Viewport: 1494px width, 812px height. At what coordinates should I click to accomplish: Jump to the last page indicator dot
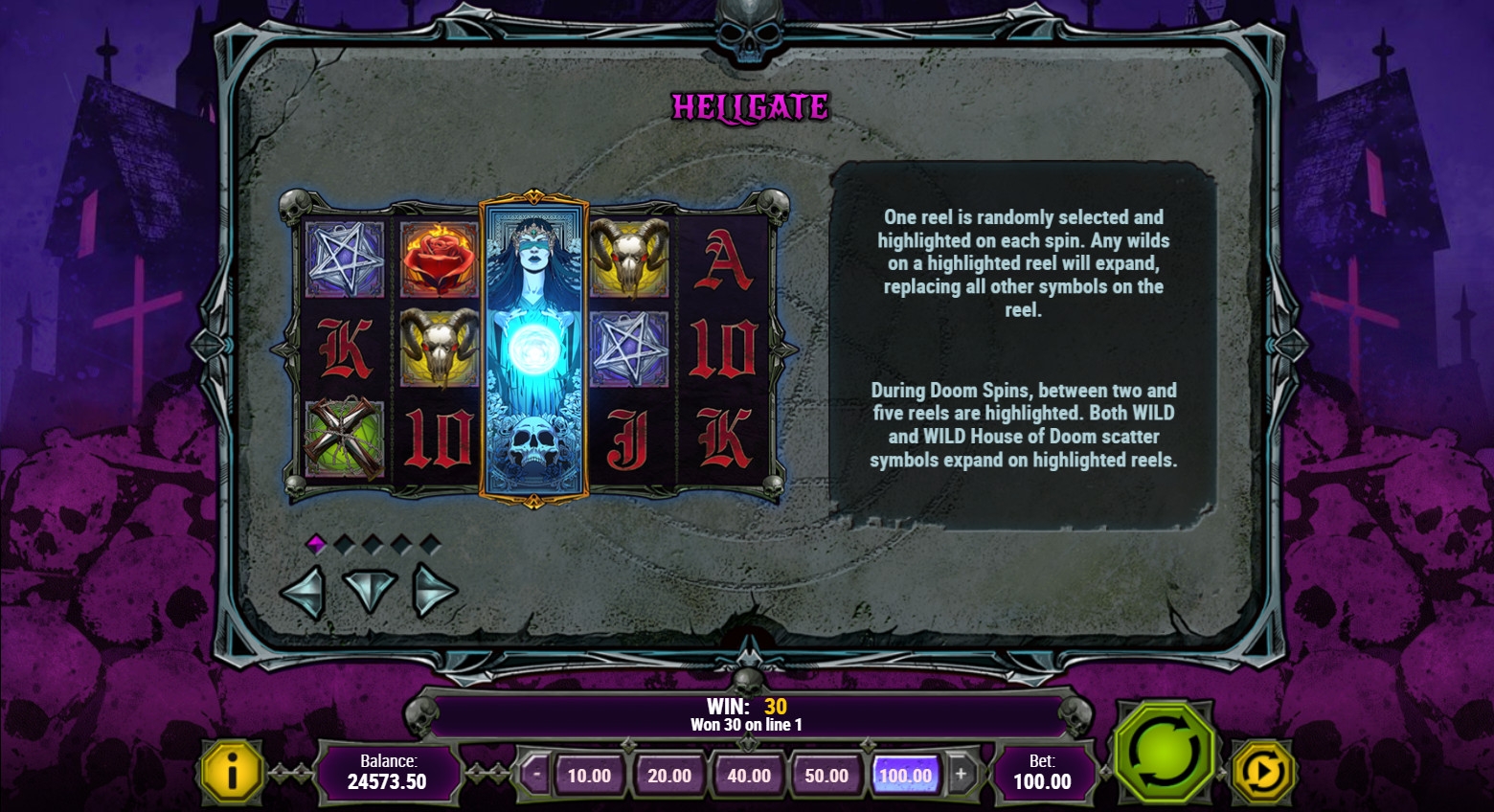[x=431, y=545]
